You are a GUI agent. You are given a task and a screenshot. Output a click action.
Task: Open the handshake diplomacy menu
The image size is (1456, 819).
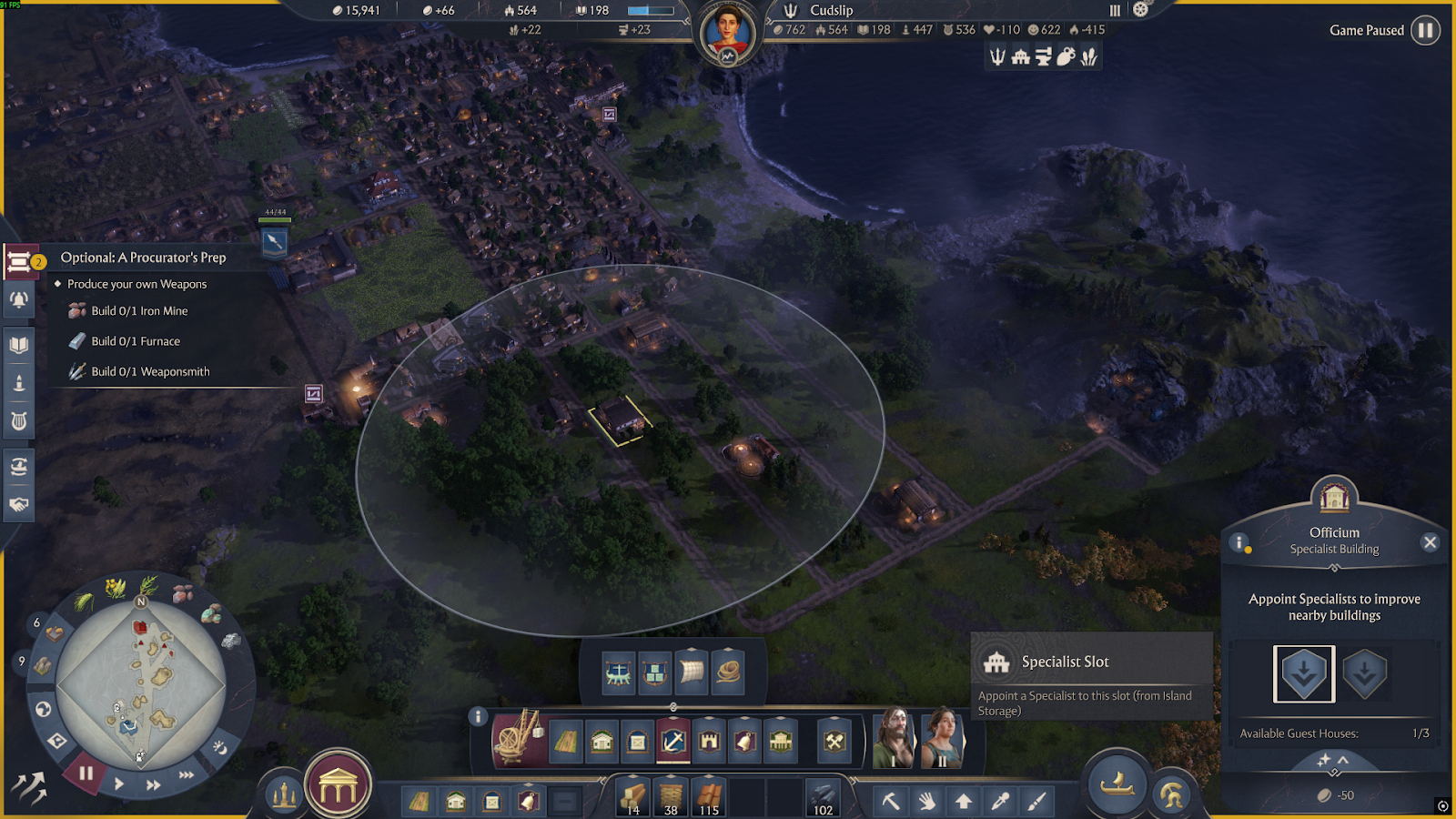pos(18,504)
